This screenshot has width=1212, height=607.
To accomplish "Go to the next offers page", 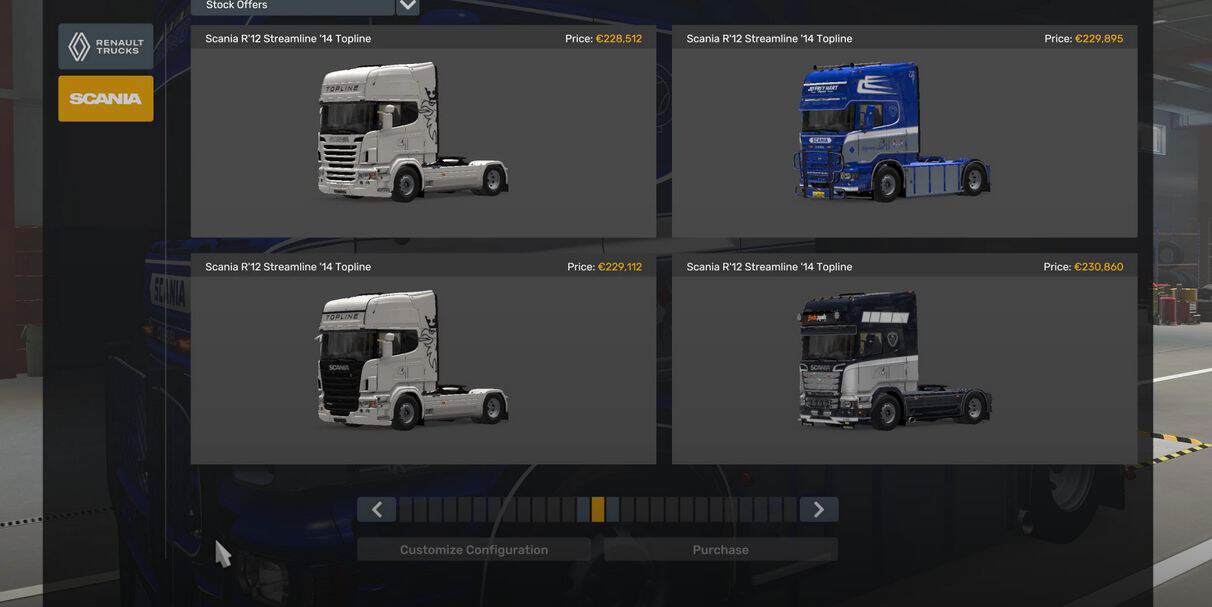I will 818,510.
